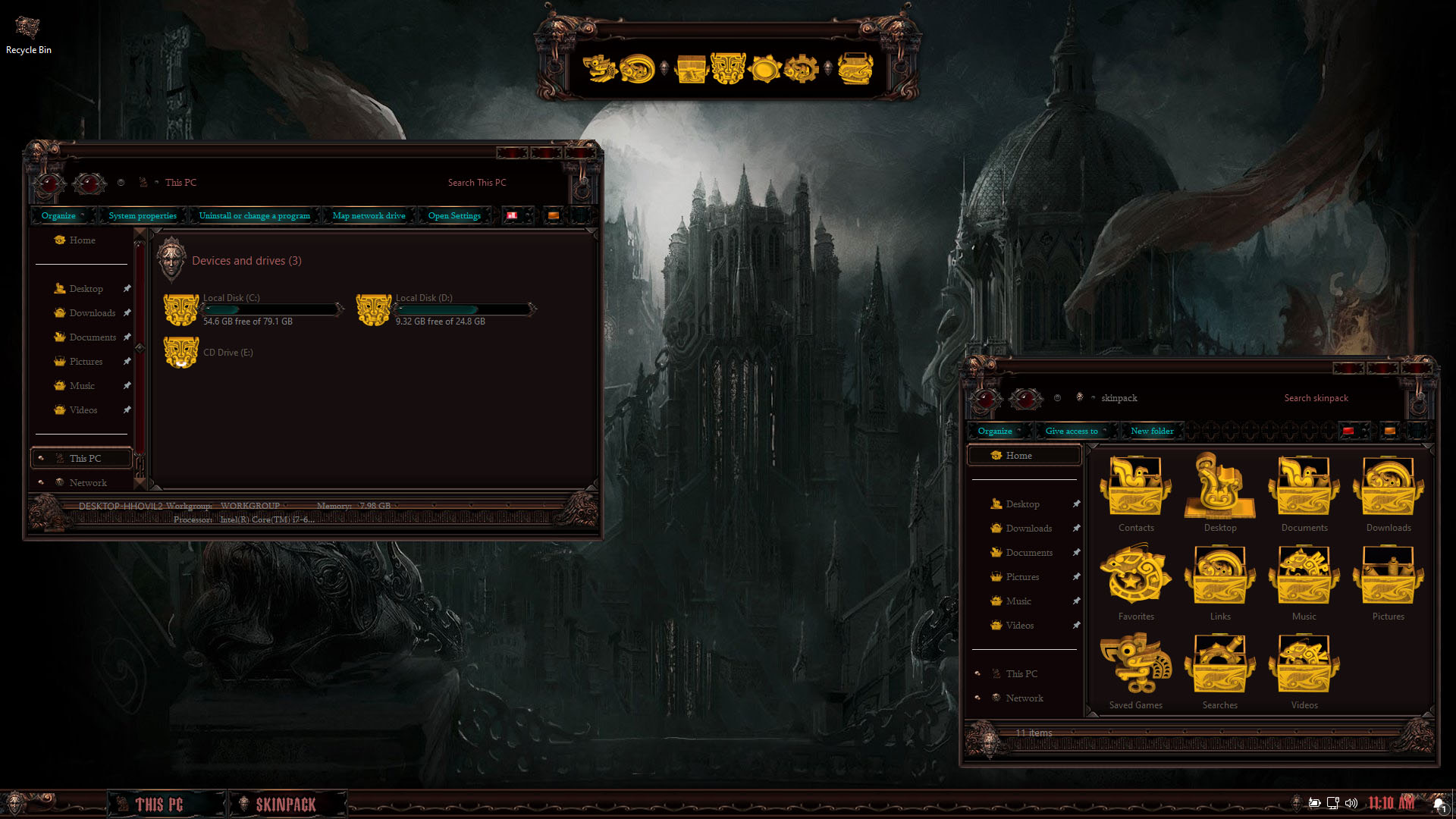Image resolution: width=1456 pixels, height=819 pixels.
Task: Open the CD Drive (E:) icon
Action: pyautogui.click(x=181, y=352)
